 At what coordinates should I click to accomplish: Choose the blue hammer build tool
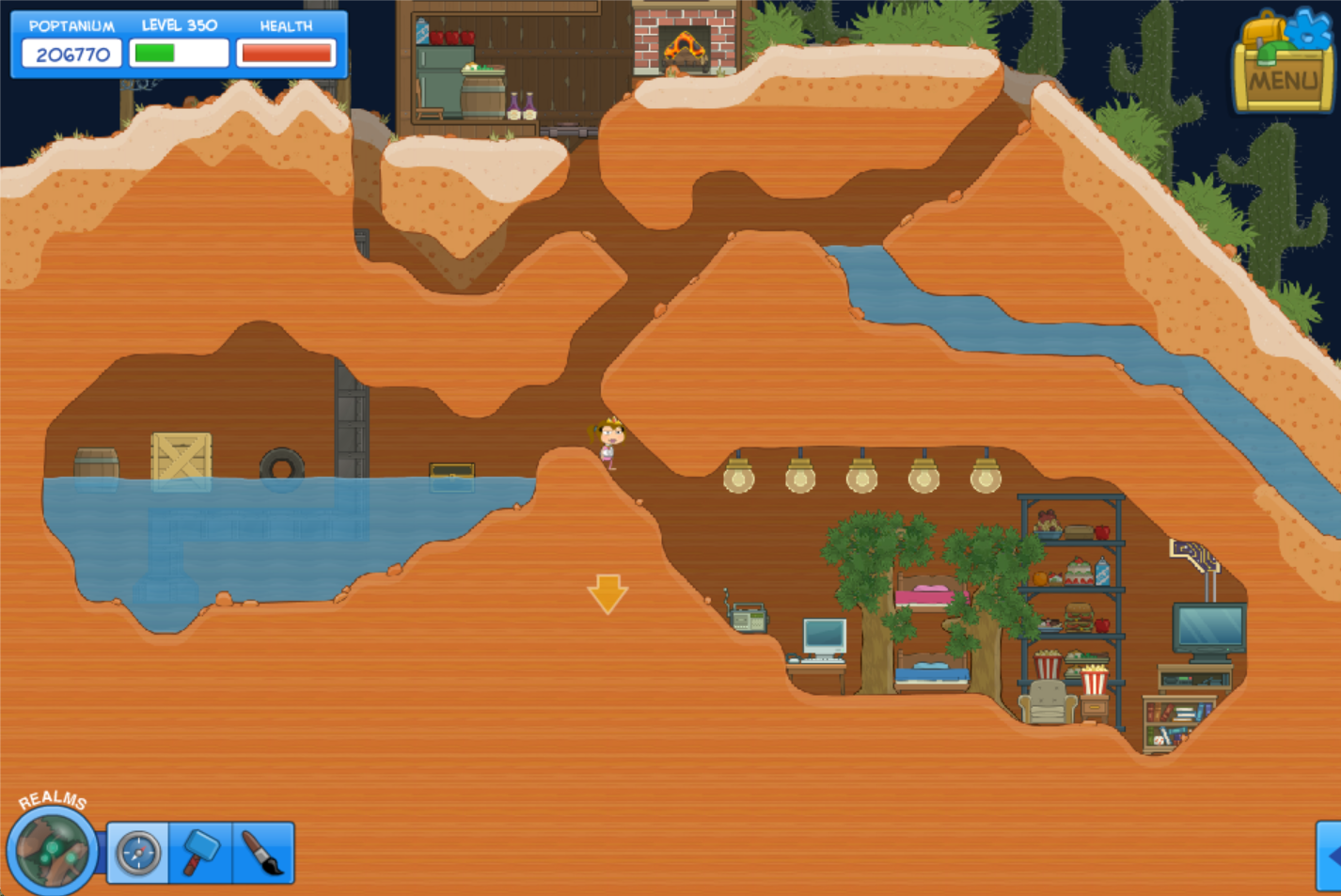click(199, 854)
